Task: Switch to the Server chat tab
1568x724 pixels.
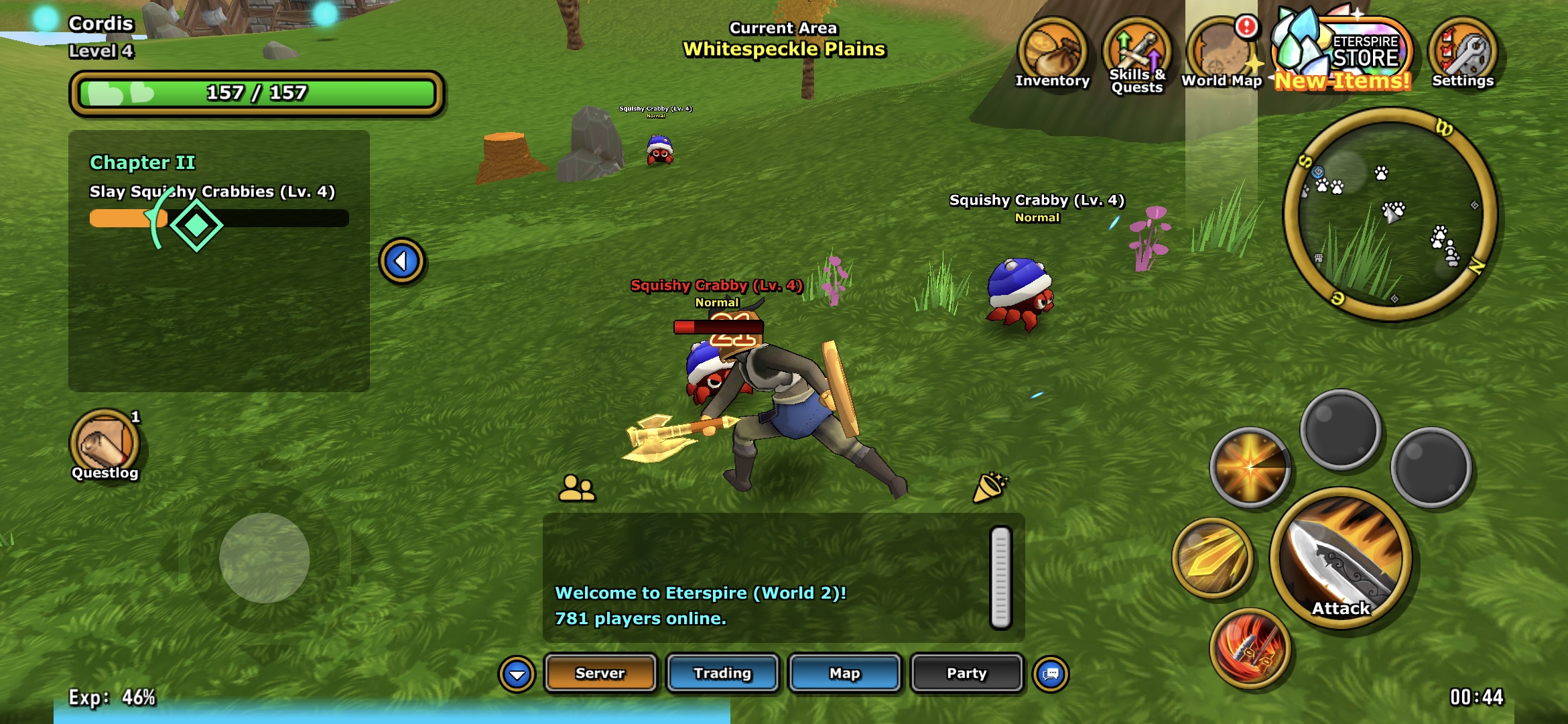Action: click(x=600, y=673)
